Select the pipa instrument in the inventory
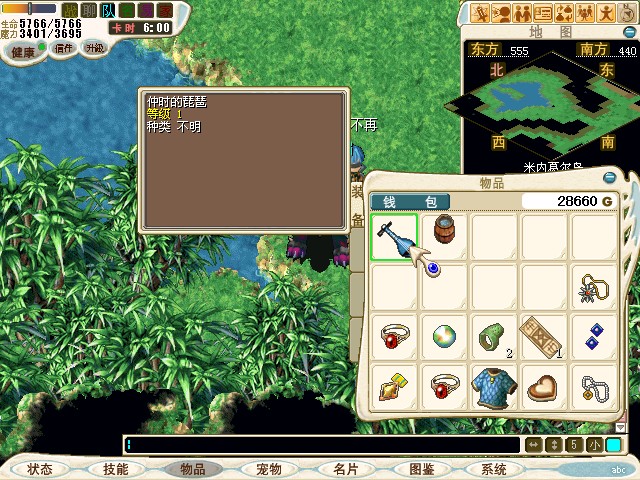 (x=394, y=237)
